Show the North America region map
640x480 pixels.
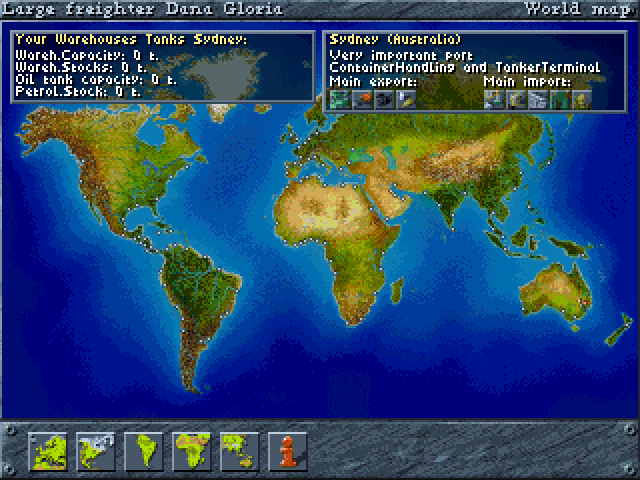[94, 451]
